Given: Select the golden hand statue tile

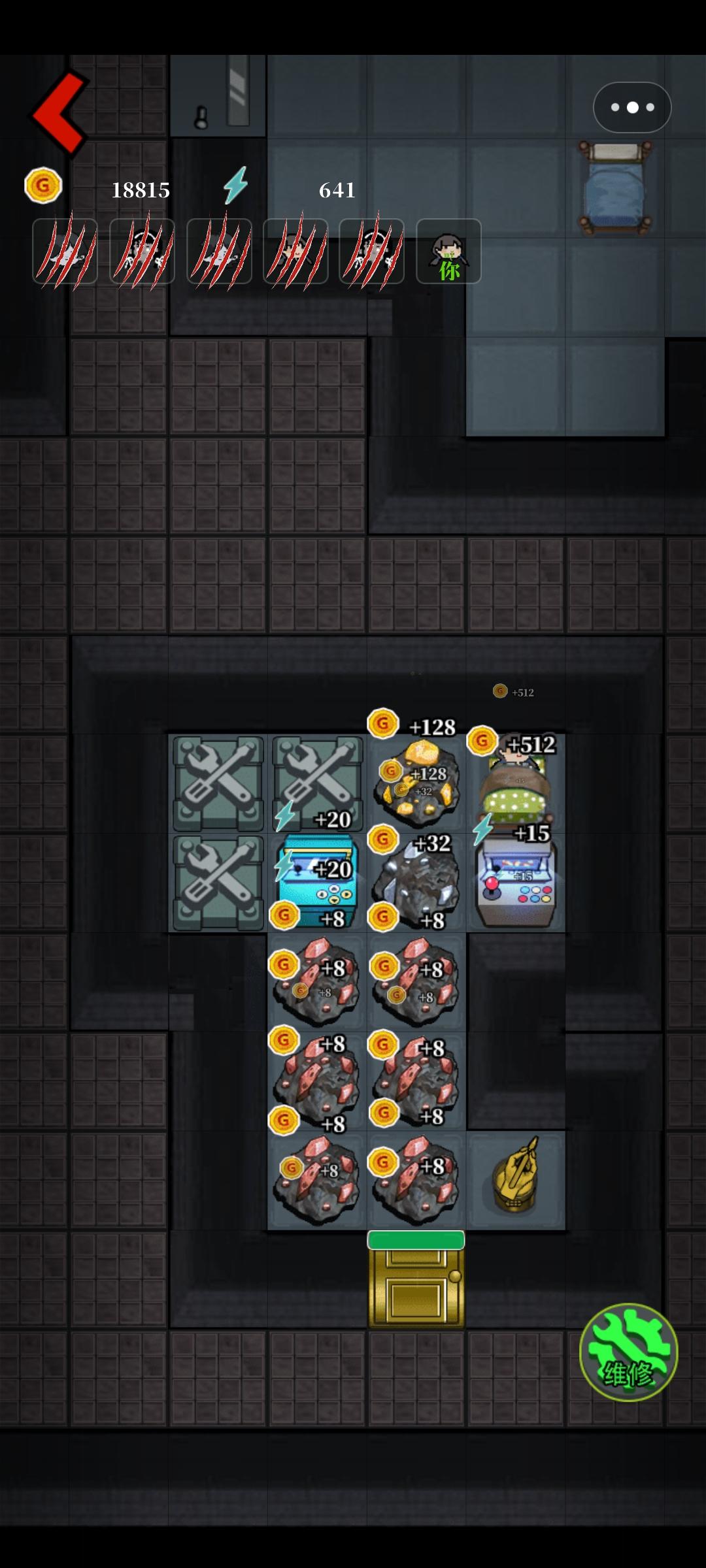Looking at the screenshot, I should (516, 1180).
